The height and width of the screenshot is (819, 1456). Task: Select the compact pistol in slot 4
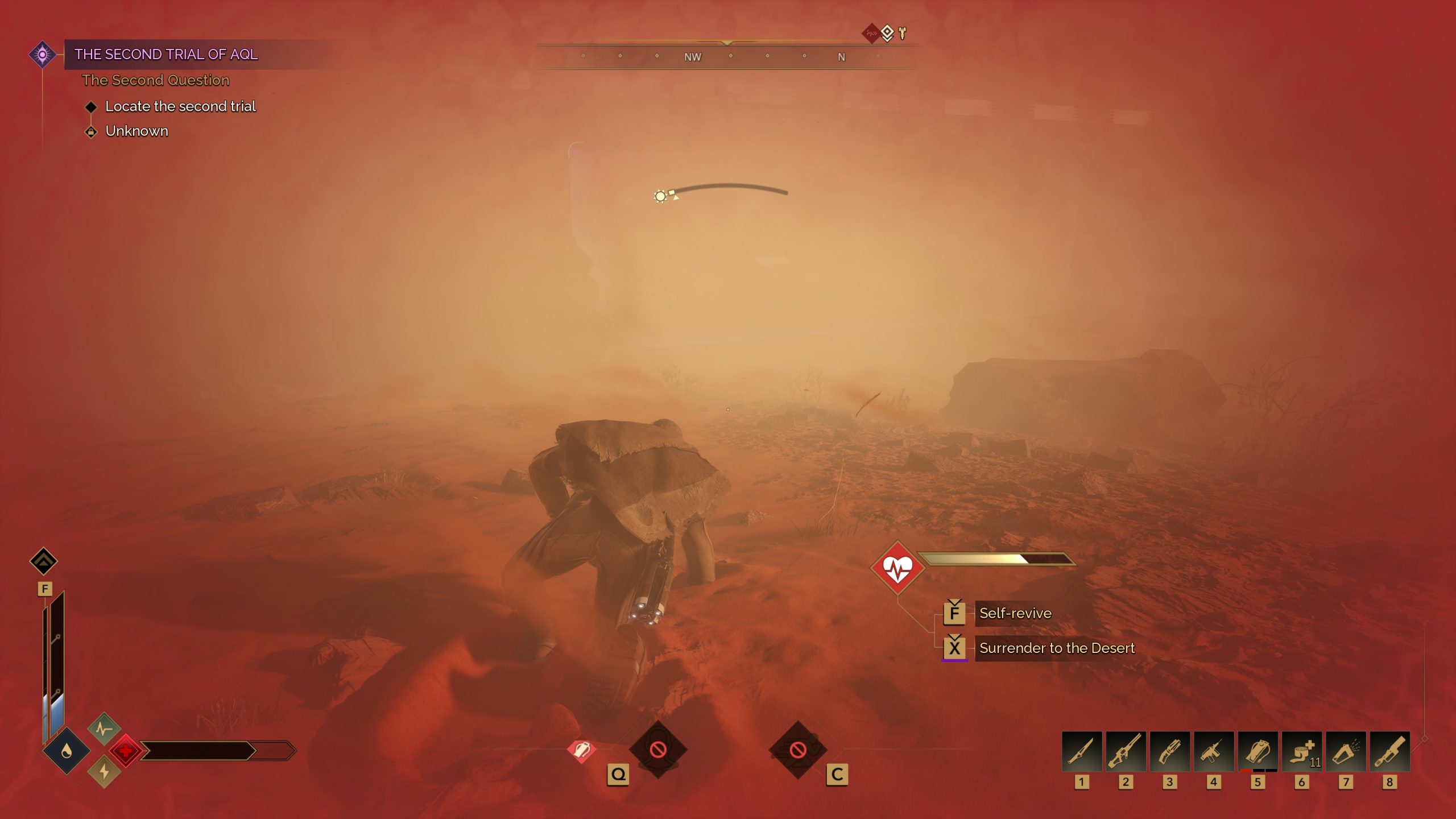[1213, 752]
